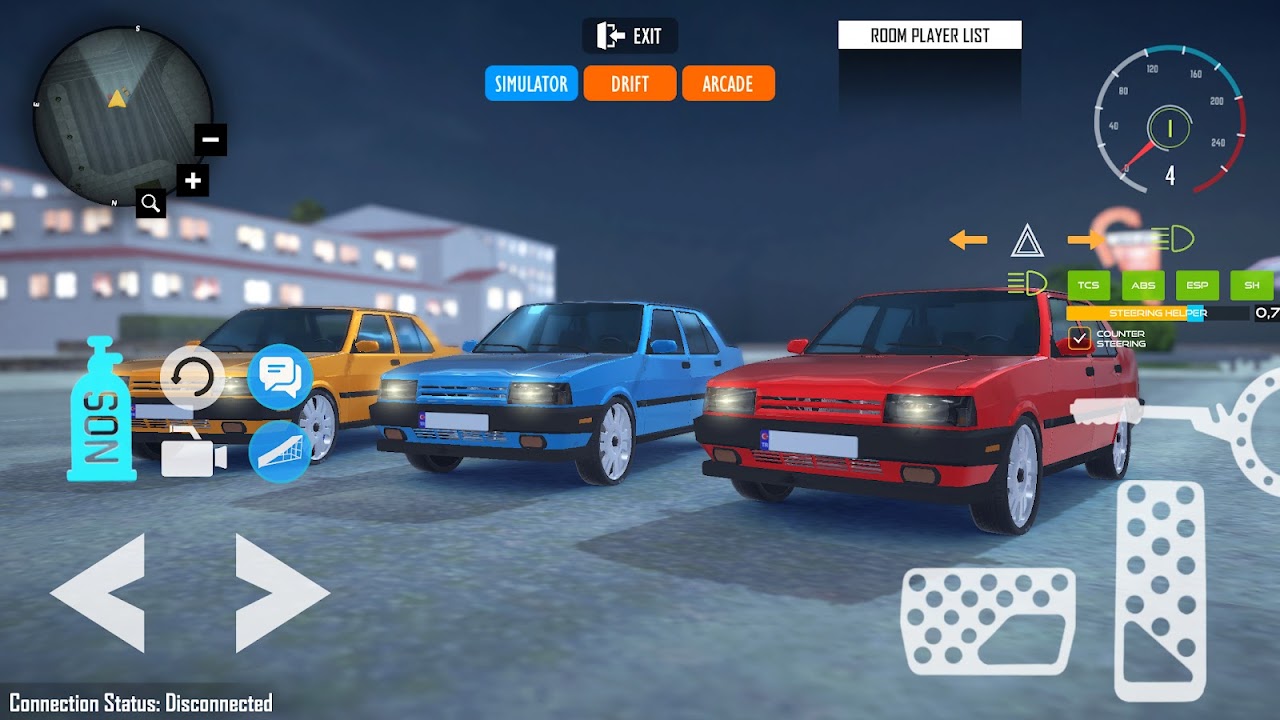Viewport: 1280px width, 720px height.
Task: Toggle the TCS traction control
Action: 1088,286
